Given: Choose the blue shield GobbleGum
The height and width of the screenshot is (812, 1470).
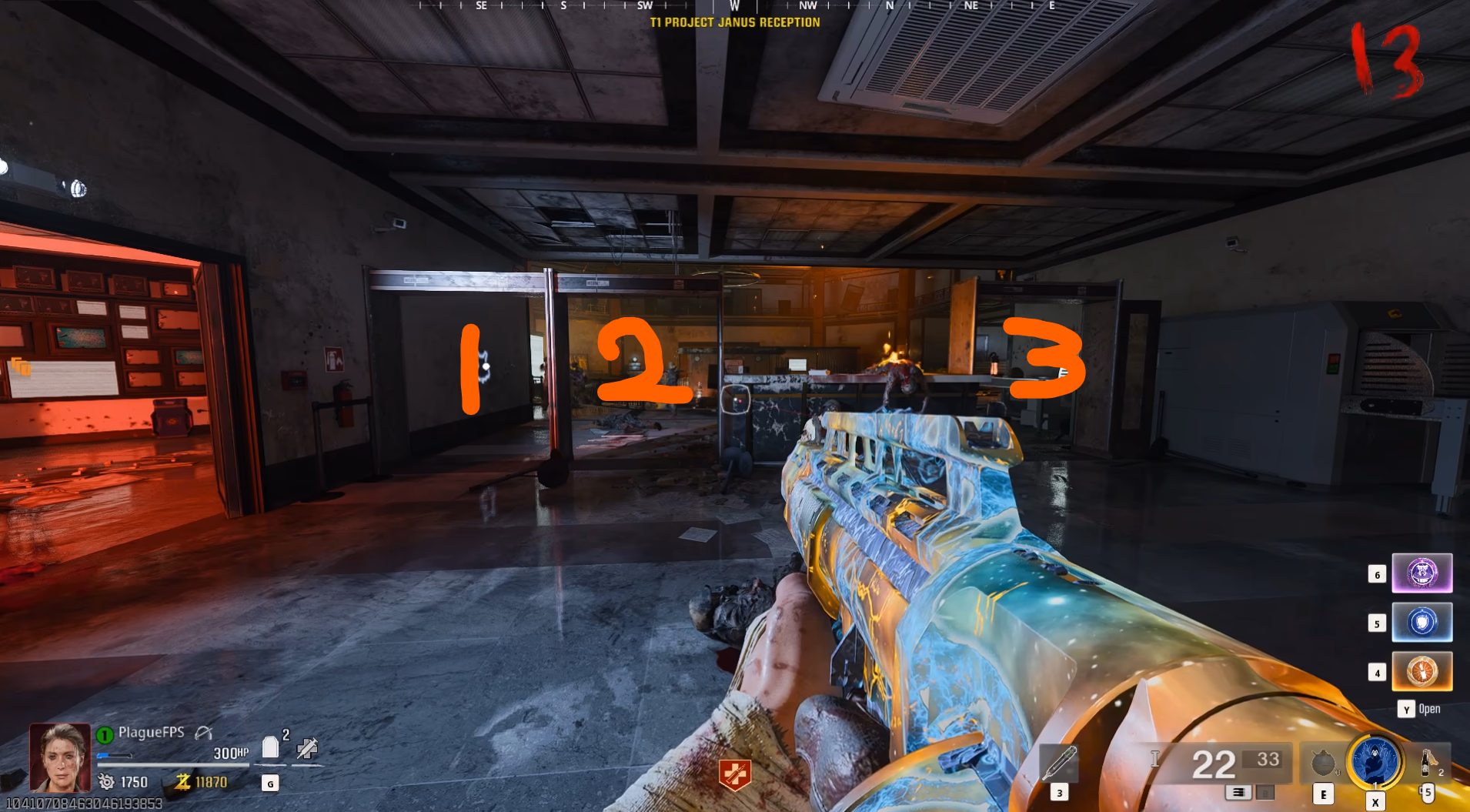Looking at the screenshot, I should pos(1422,623).
